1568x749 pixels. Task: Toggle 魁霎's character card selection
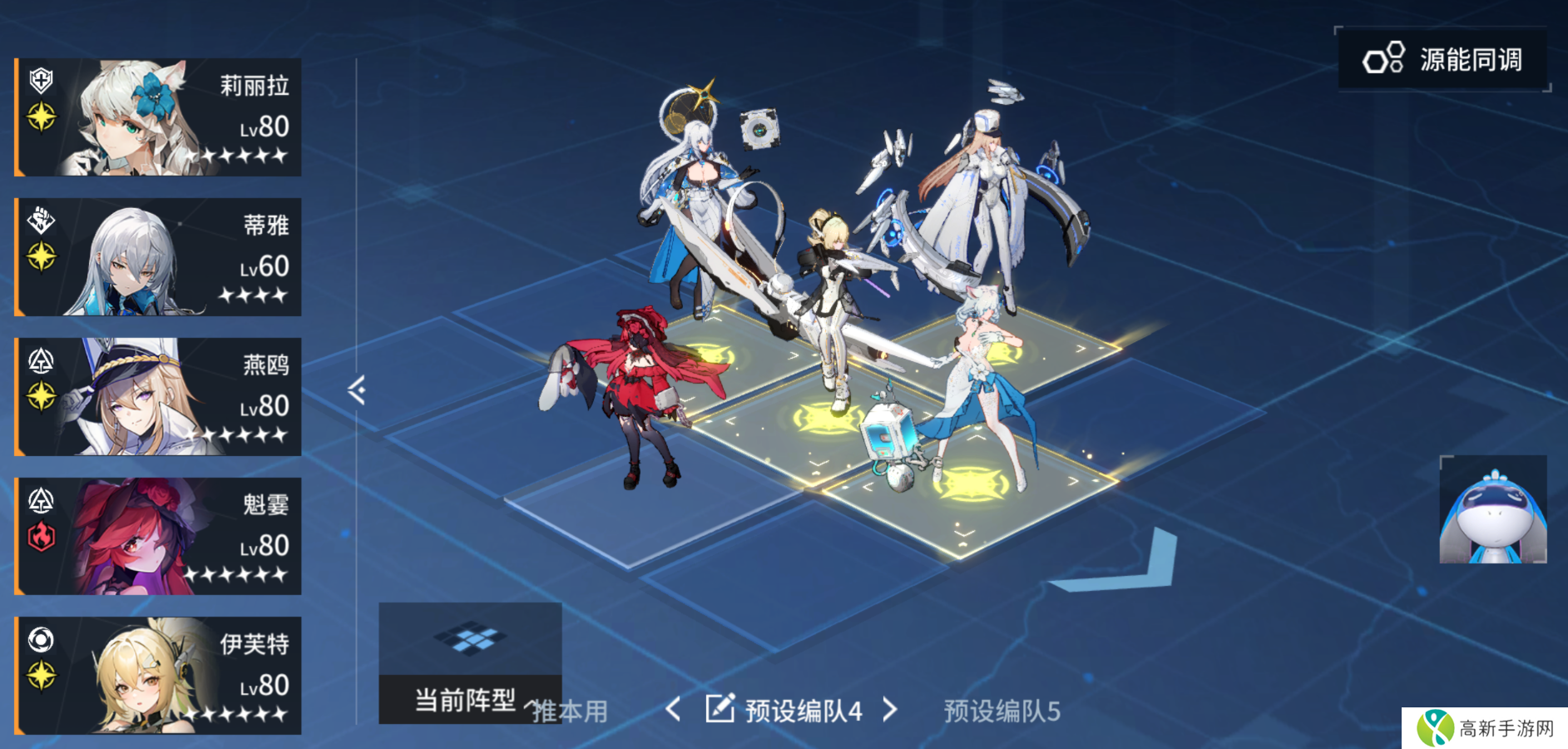tap(157, 536)
